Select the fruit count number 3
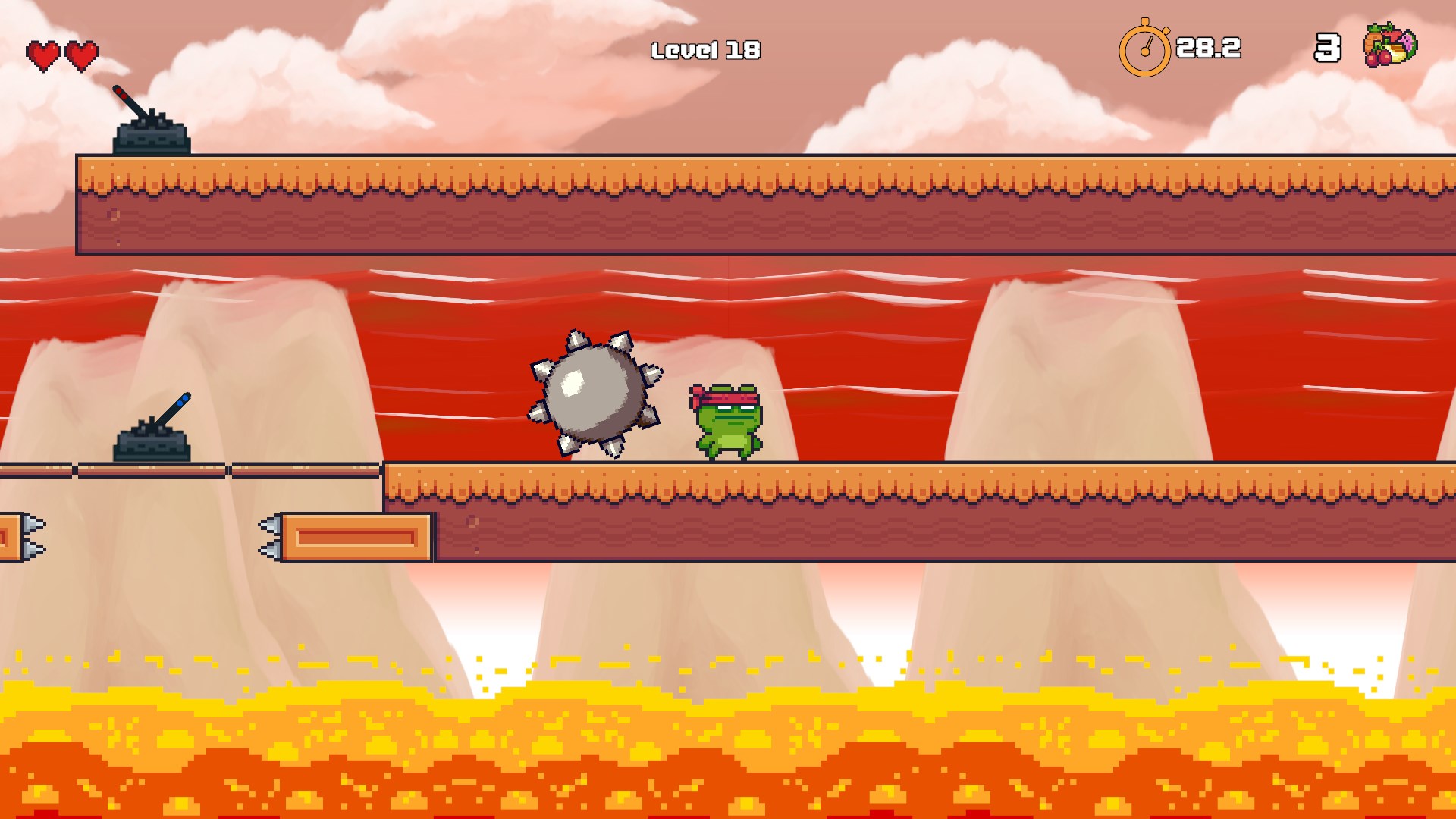This screenshot has width=1456, height=819. click(x=1326, y=49)
